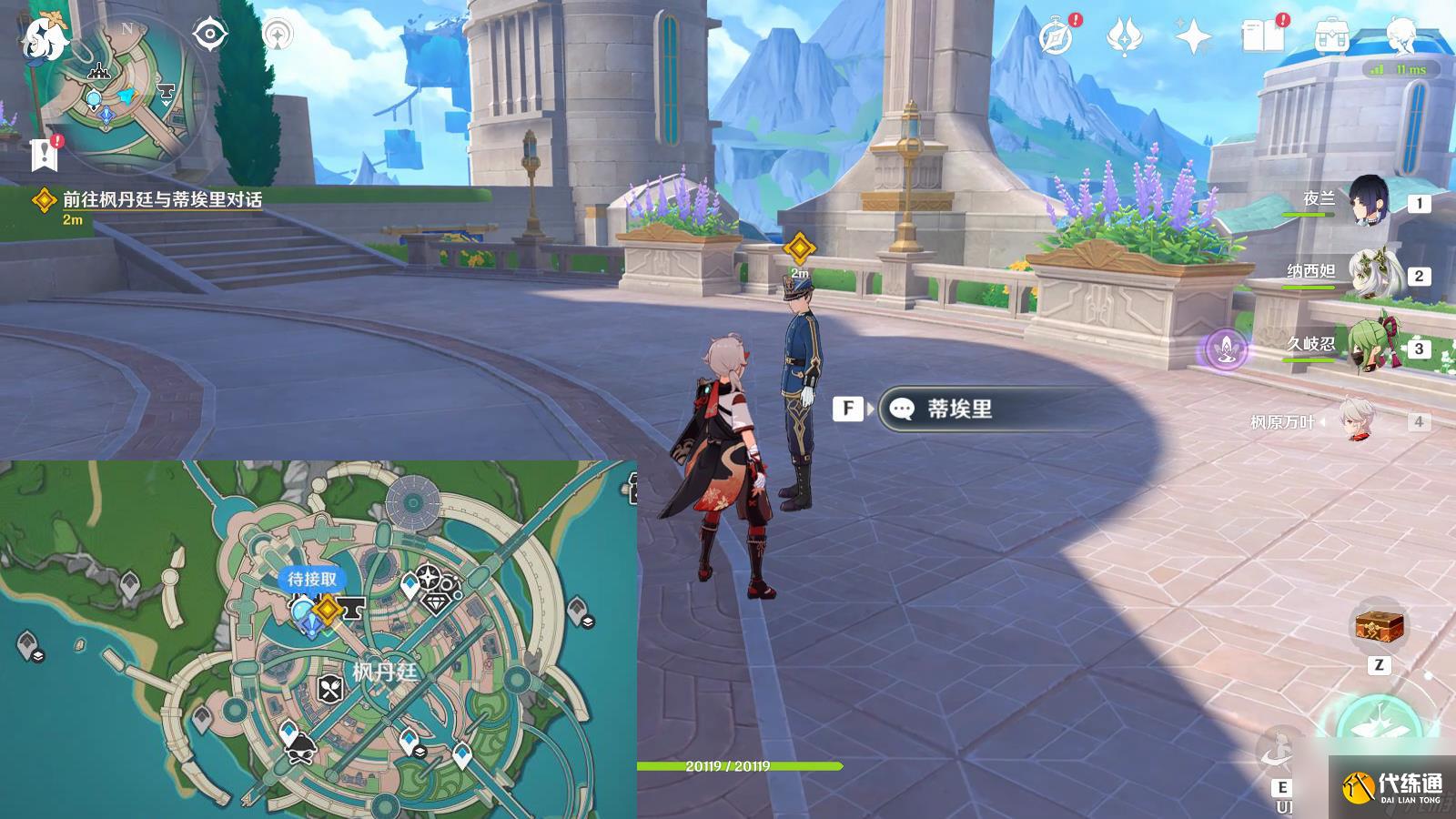Image resolution: width=1456 pixels, height=819 pixels.
Task: Select the tracked quest 前往枫丹廷与蒂埃里对话
Action: [162, 200]
